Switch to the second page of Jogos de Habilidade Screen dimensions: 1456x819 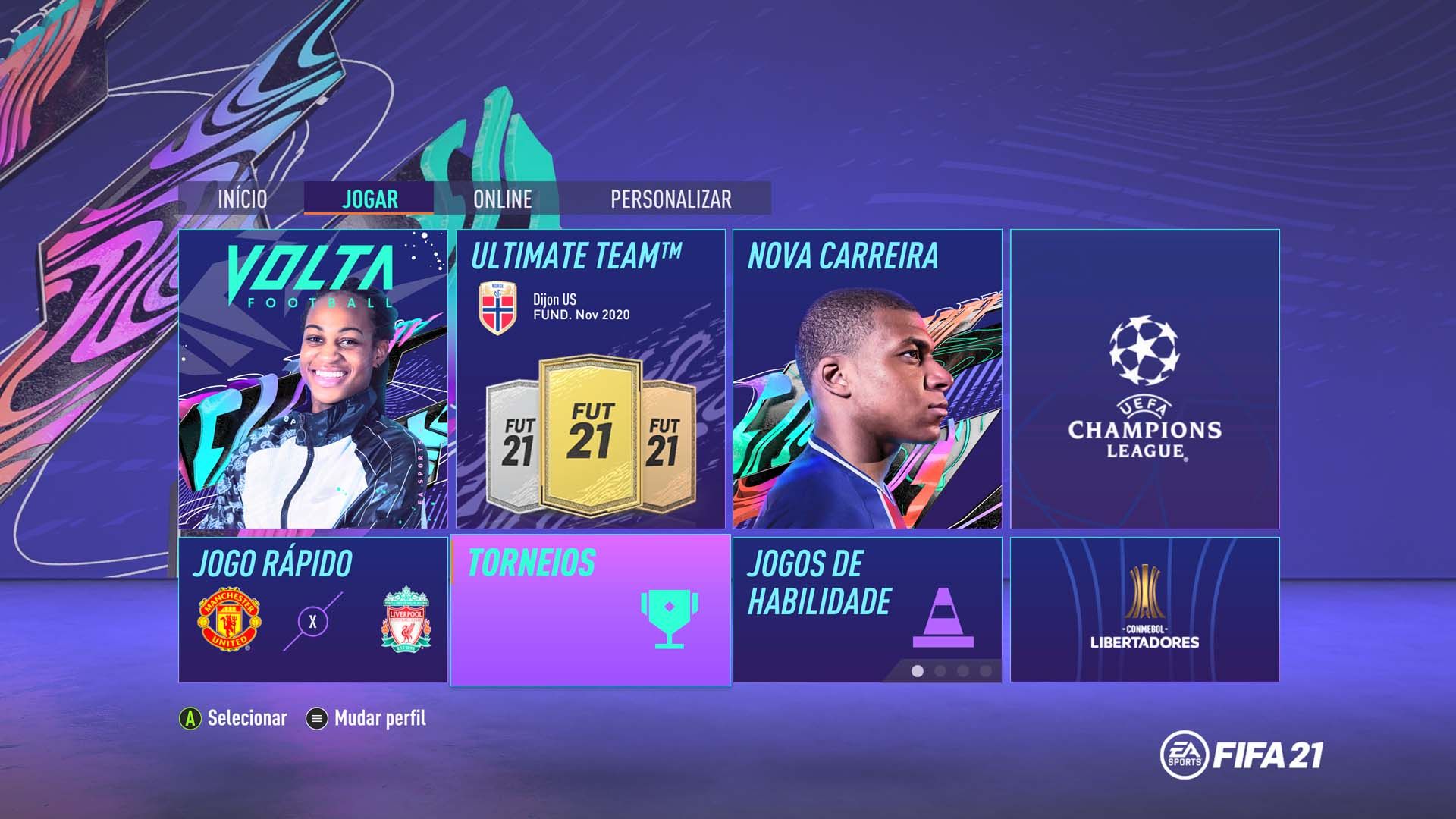938,670
